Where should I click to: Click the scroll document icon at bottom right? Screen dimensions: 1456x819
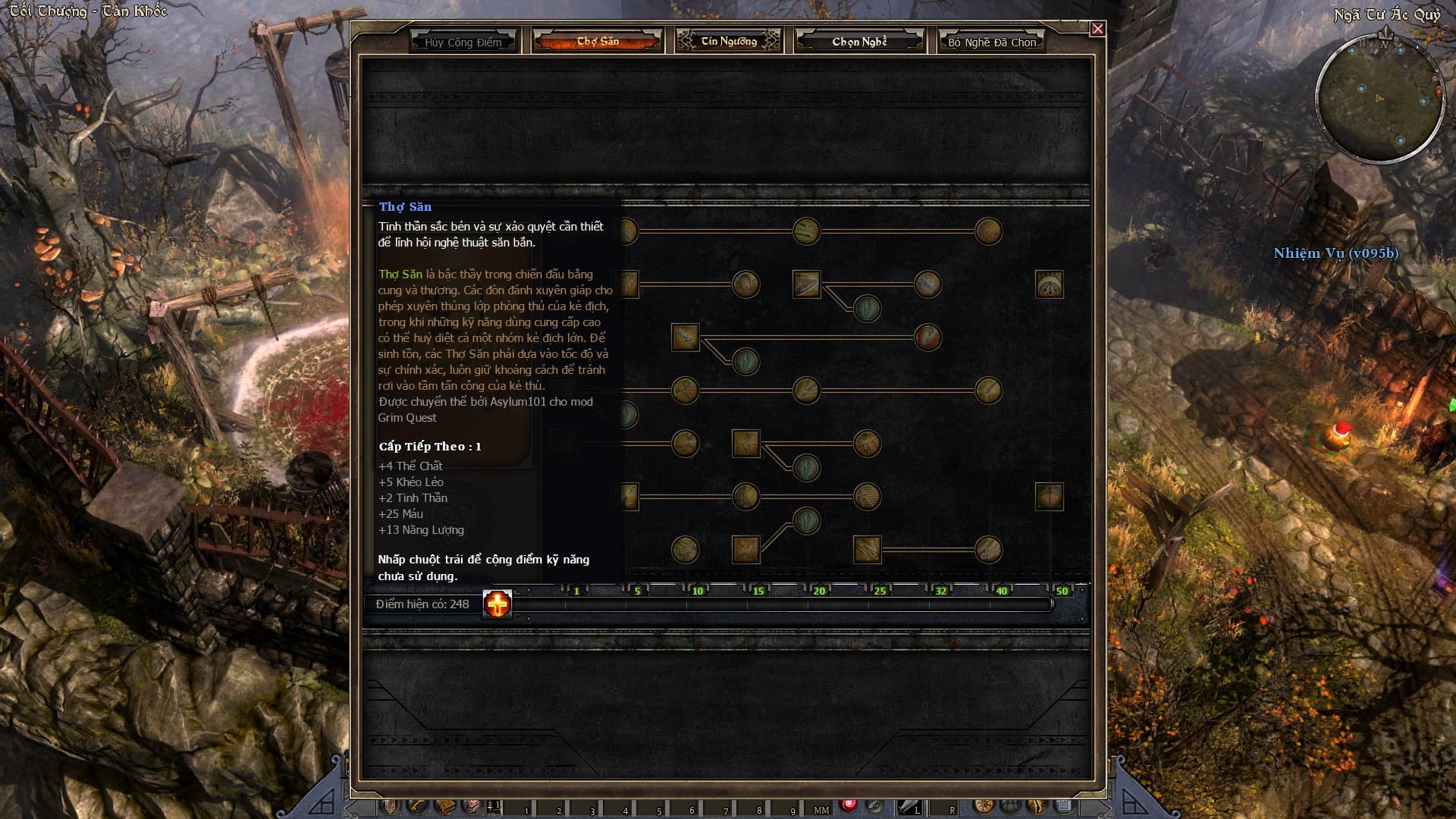point(1064,806)
